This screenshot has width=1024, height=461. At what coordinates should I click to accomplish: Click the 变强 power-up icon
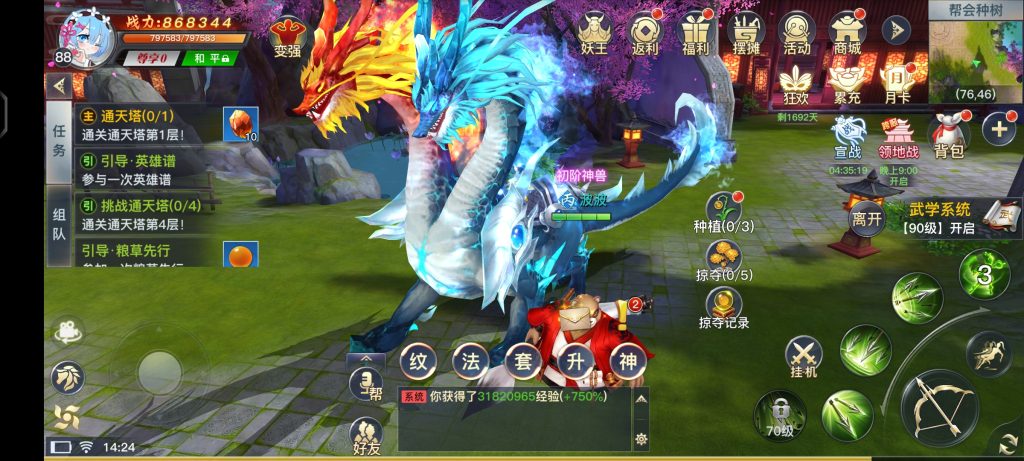tap(289, 38)
